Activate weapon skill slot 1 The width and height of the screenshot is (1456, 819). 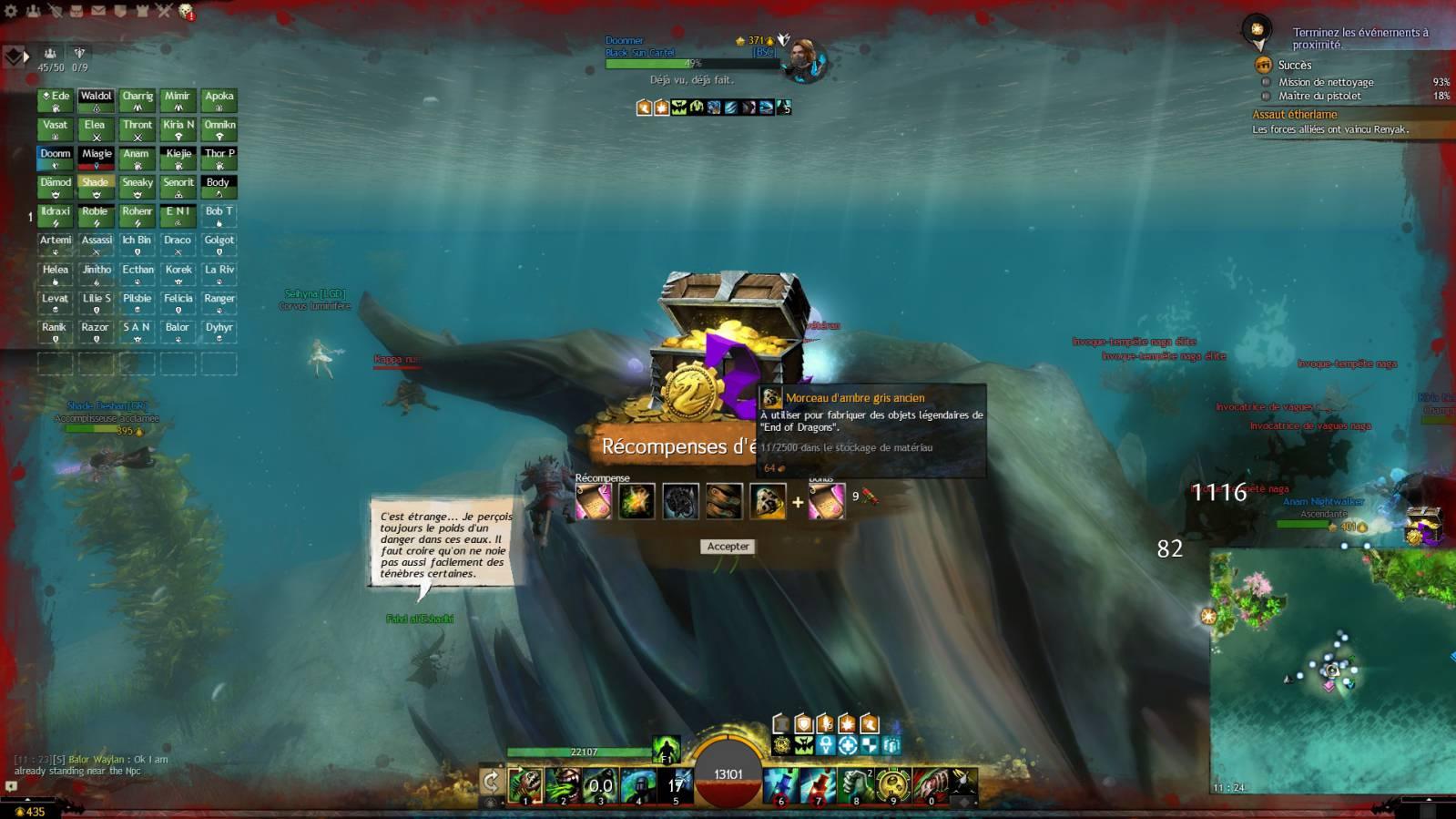tap(525, 785)
